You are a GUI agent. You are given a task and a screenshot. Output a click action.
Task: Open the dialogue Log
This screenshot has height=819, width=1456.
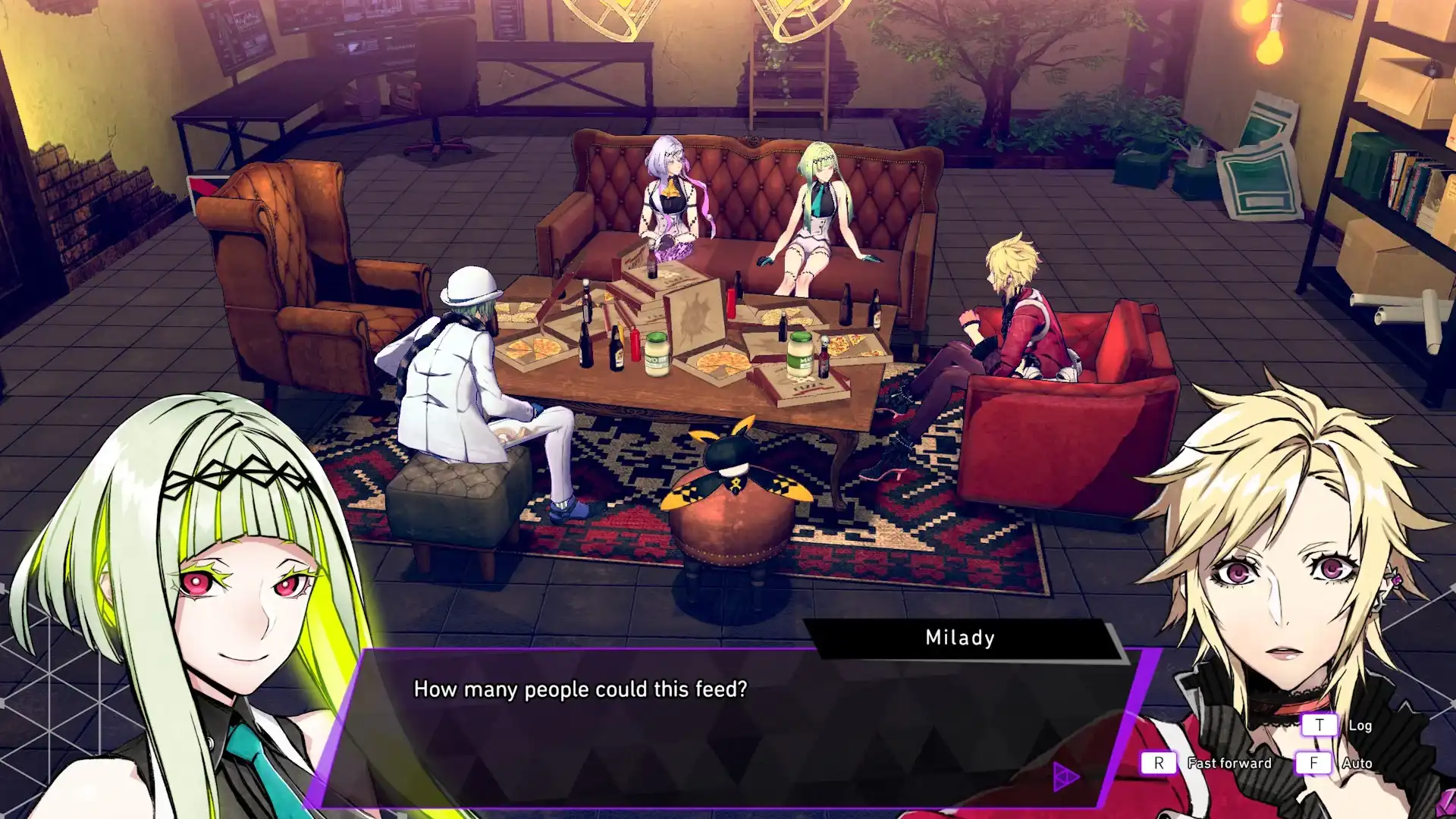(1319, 726)
